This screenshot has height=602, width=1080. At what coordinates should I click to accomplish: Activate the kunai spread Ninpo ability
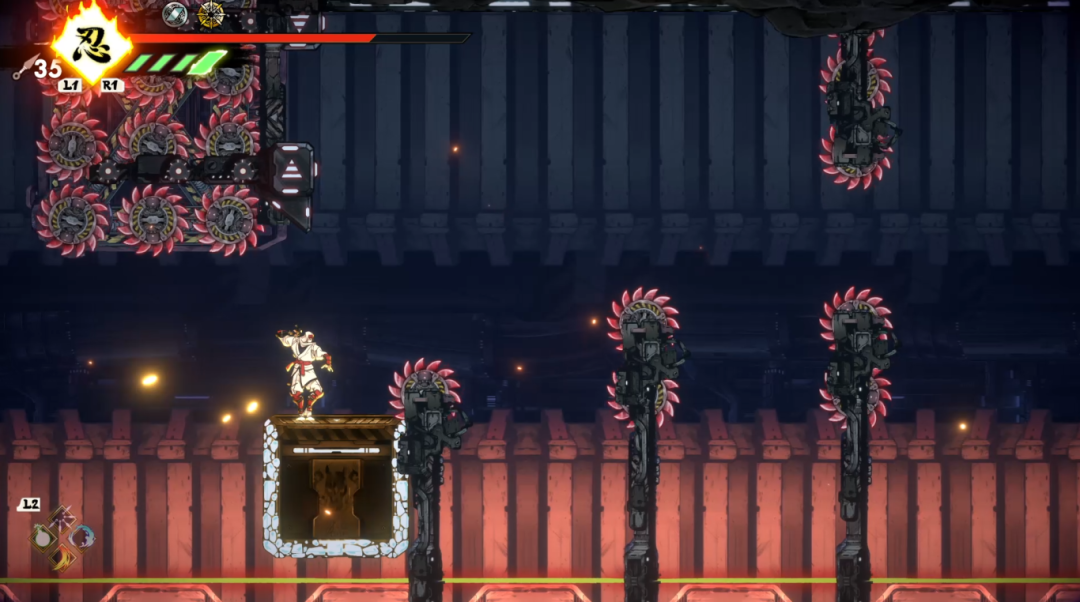click(64, 518)
